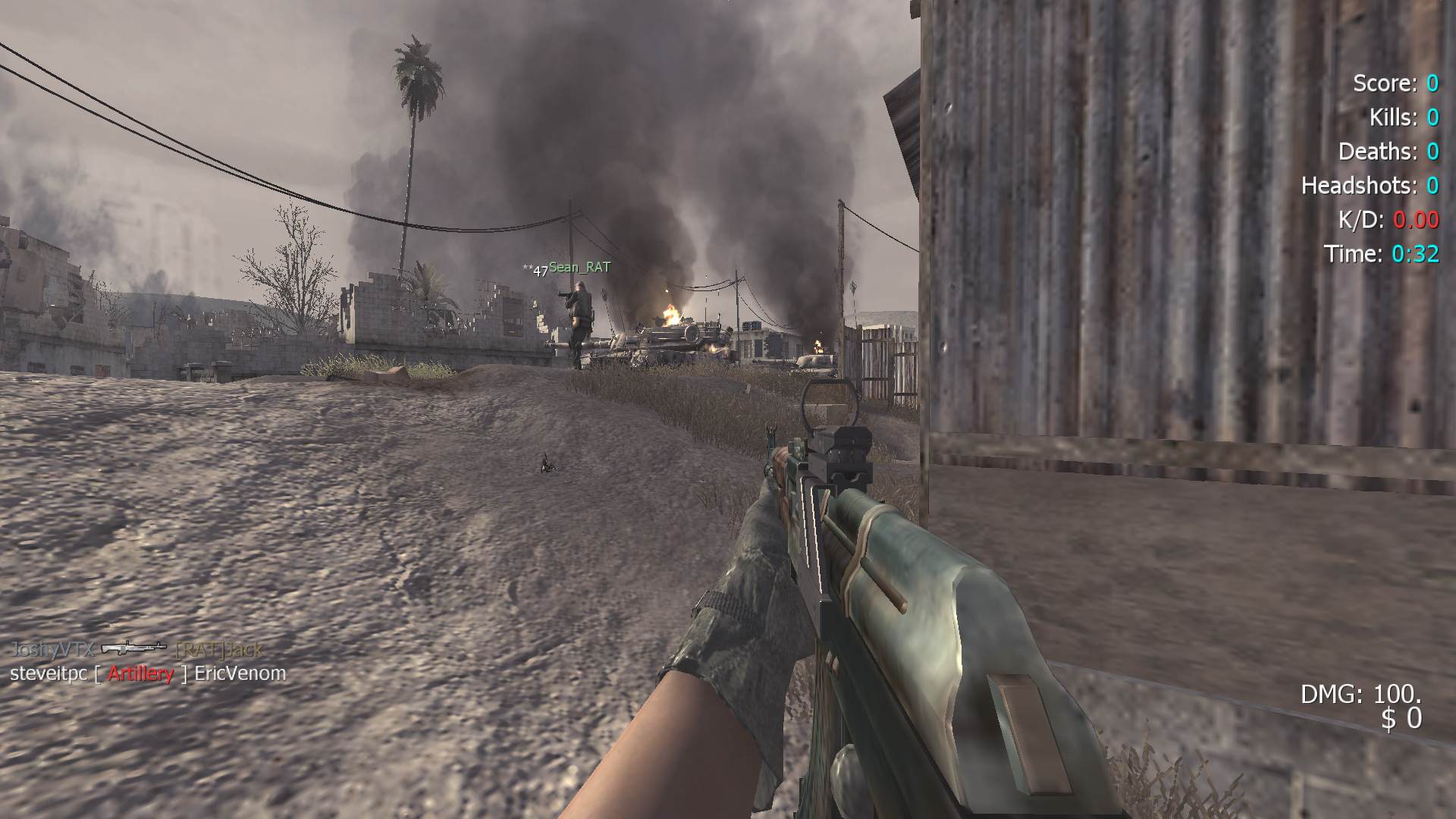
Task: Select the red Artillery kill feed label
Action: (x=140, y=673)
